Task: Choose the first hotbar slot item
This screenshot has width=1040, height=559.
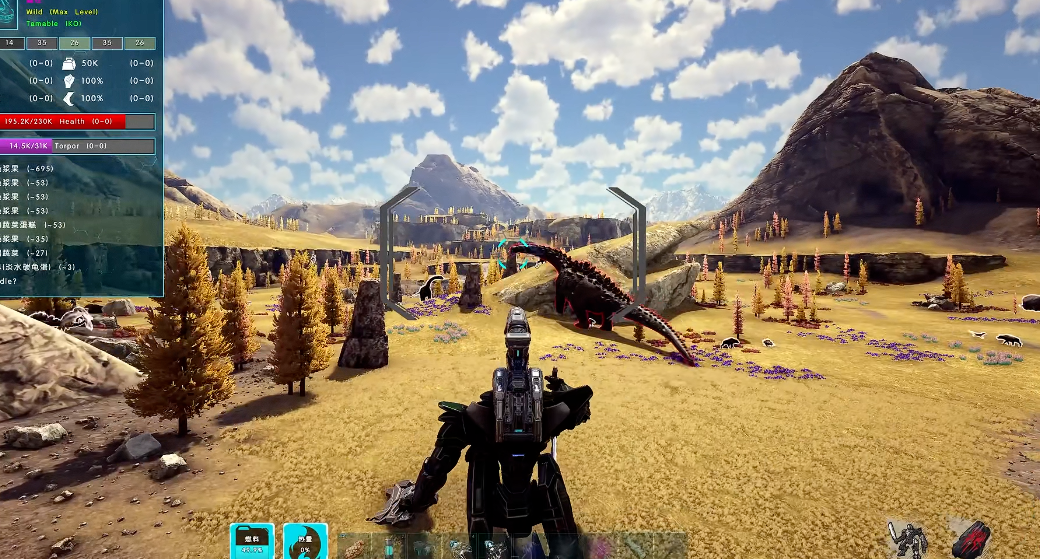Action: 355,547
